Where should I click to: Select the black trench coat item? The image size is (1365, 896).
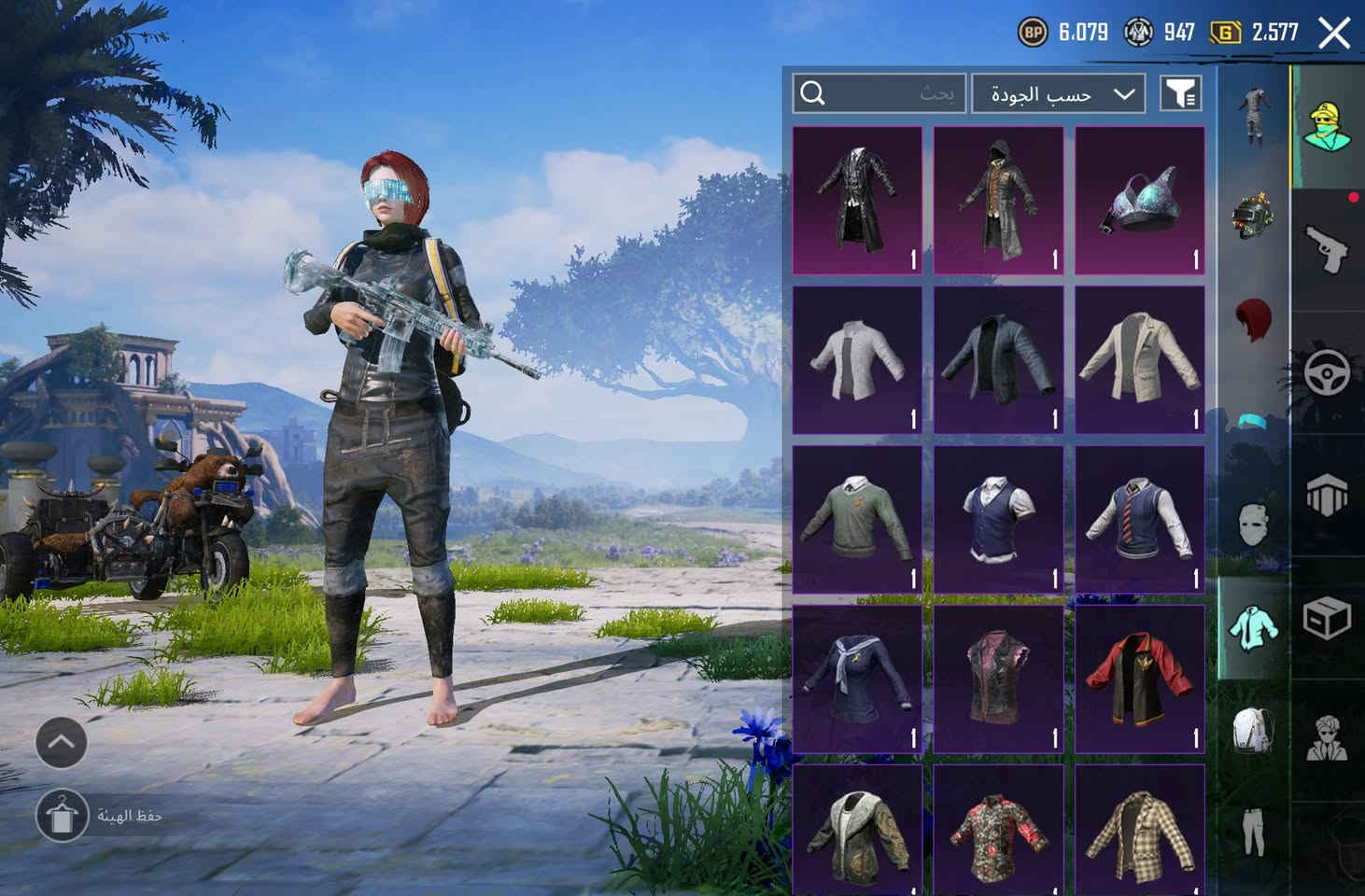(857, 199)
